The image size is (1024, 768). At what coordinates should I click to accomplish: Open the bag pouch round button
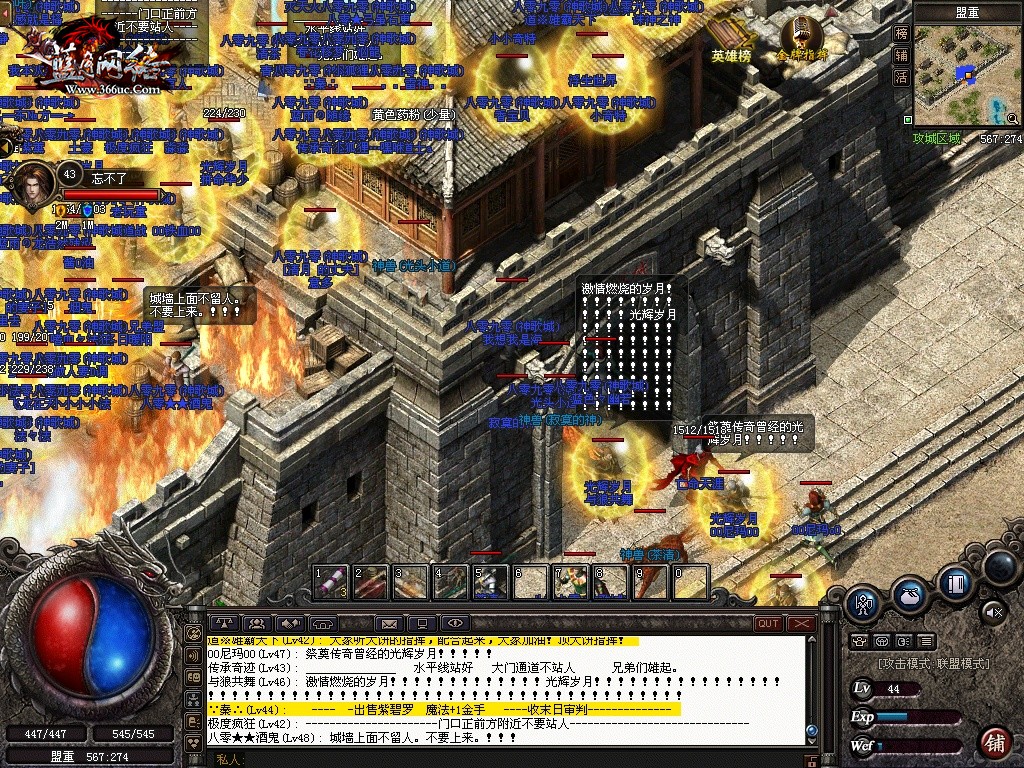(908, 594)
